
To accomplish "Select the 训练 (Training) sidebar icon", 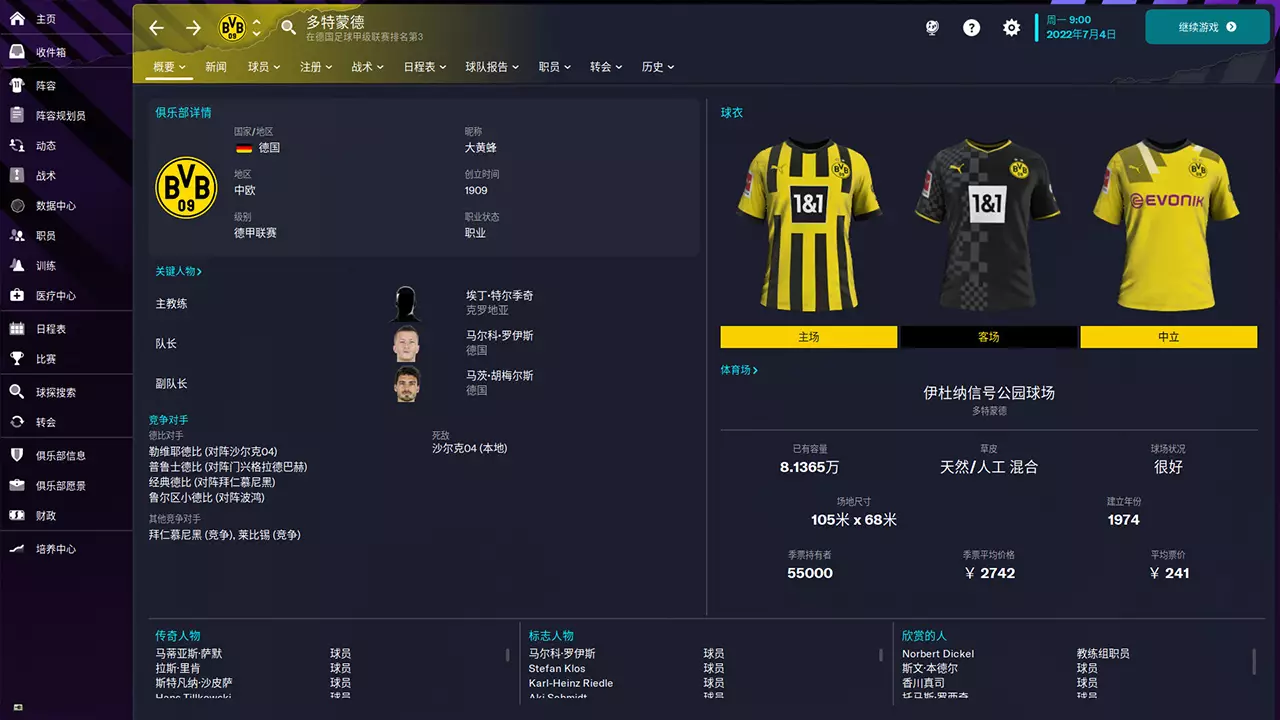I will [50, 265].
